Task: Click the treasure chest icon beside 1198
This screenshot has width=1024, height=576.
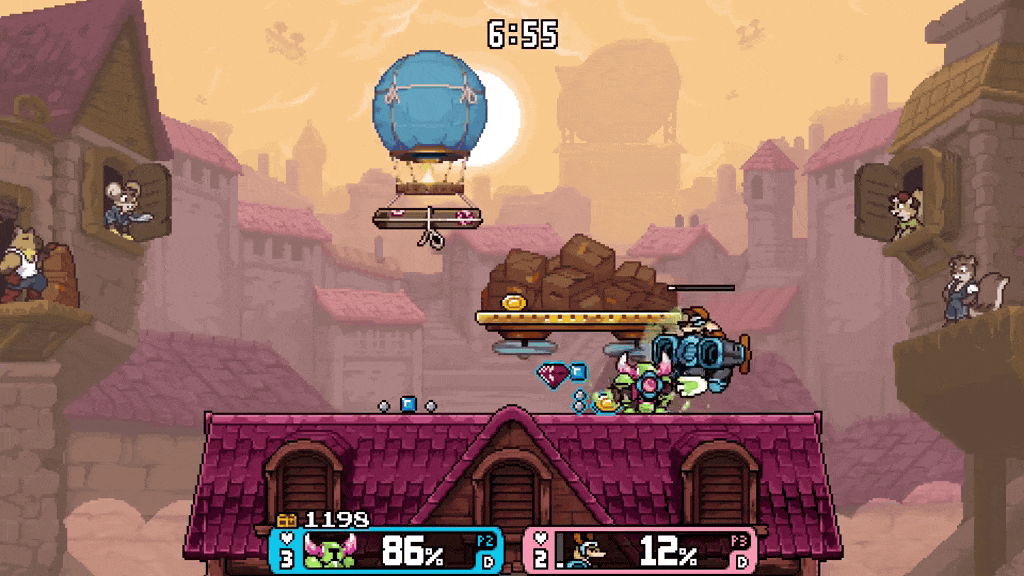Action: coord(287,520)
